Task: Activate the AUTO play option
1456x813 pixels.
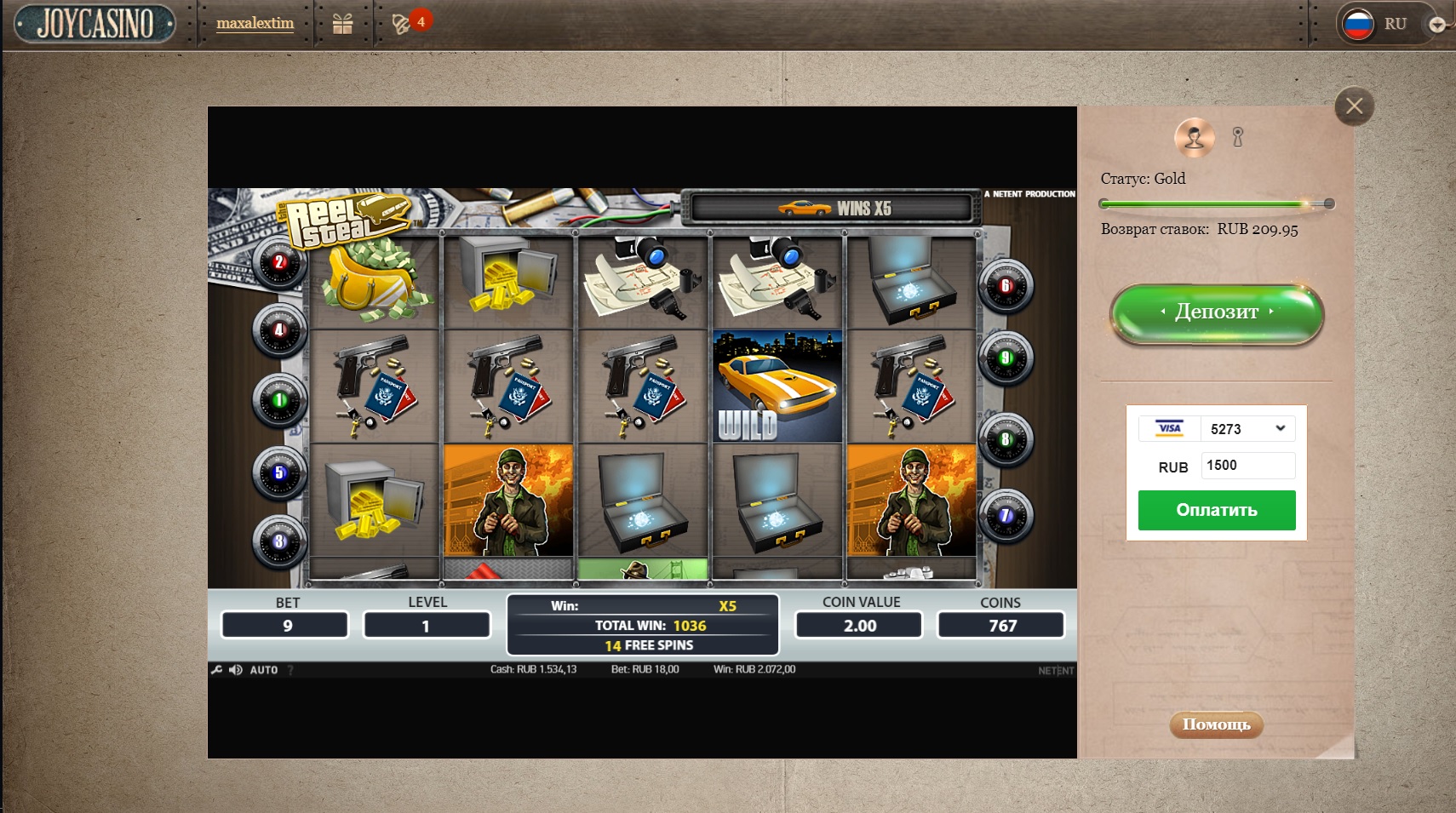Action: pos(264,670)
